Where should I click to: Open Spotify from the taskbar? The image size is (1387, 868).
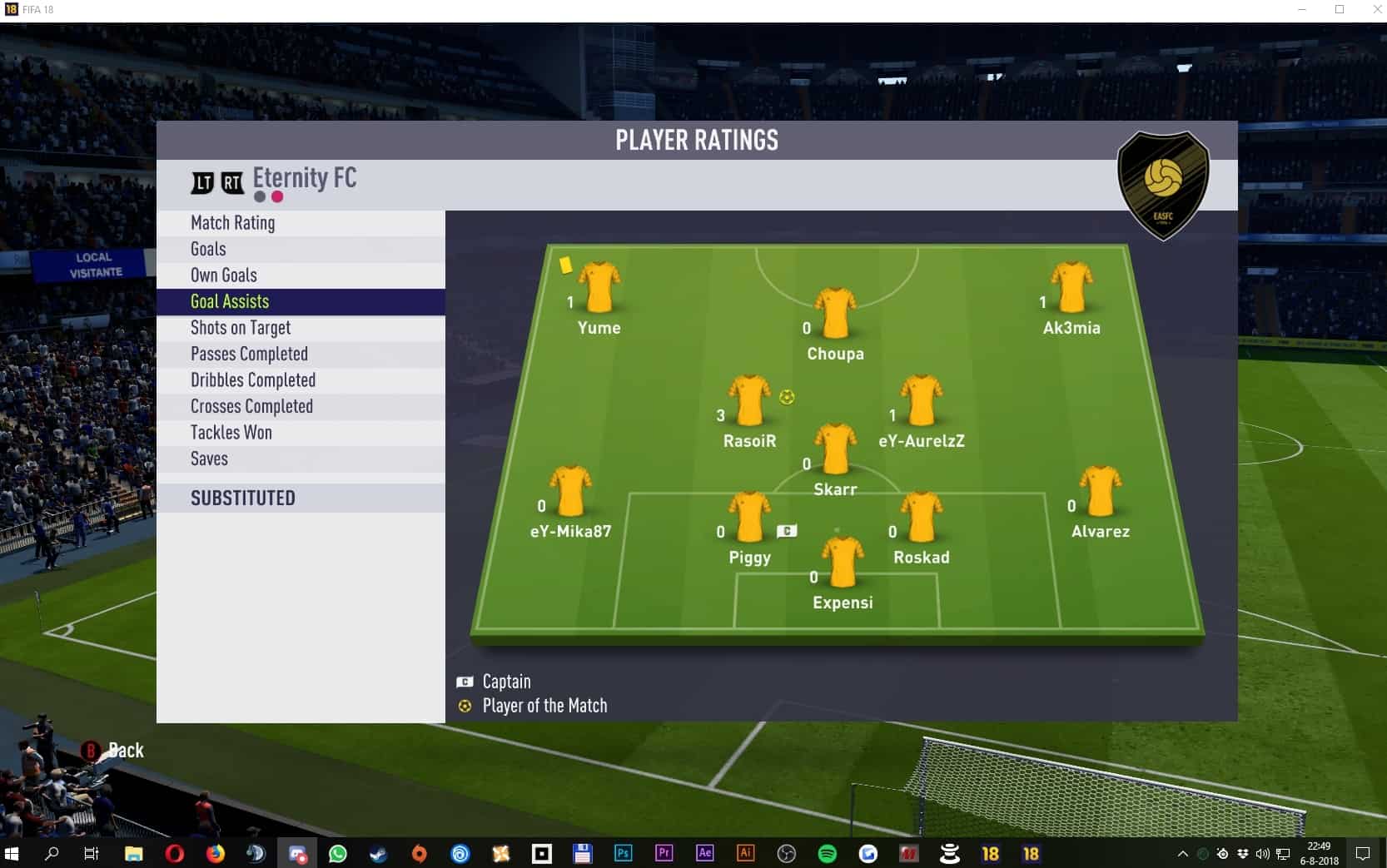(x=827, y=854)
